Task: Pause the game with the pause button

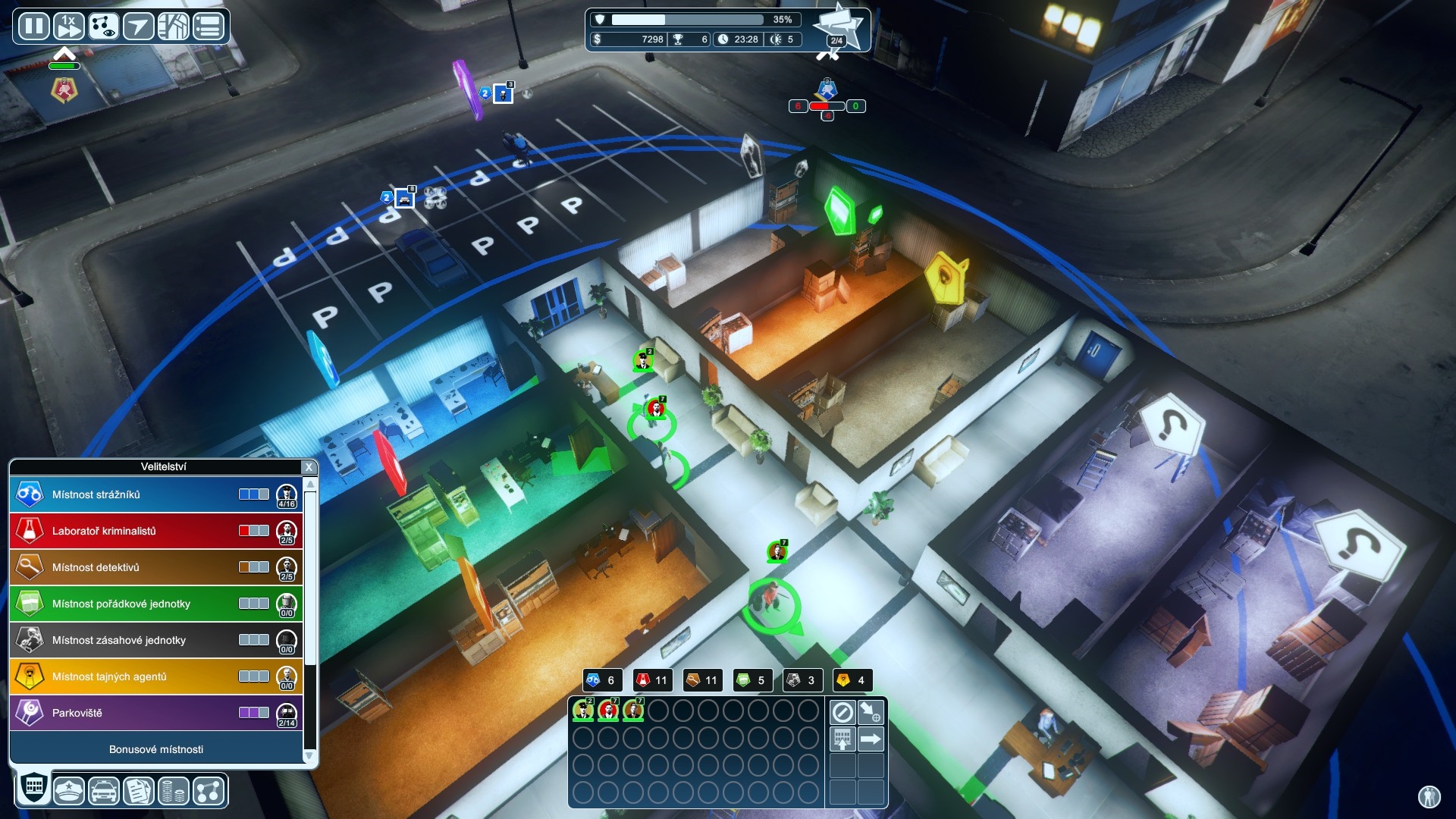Action: 33,27
